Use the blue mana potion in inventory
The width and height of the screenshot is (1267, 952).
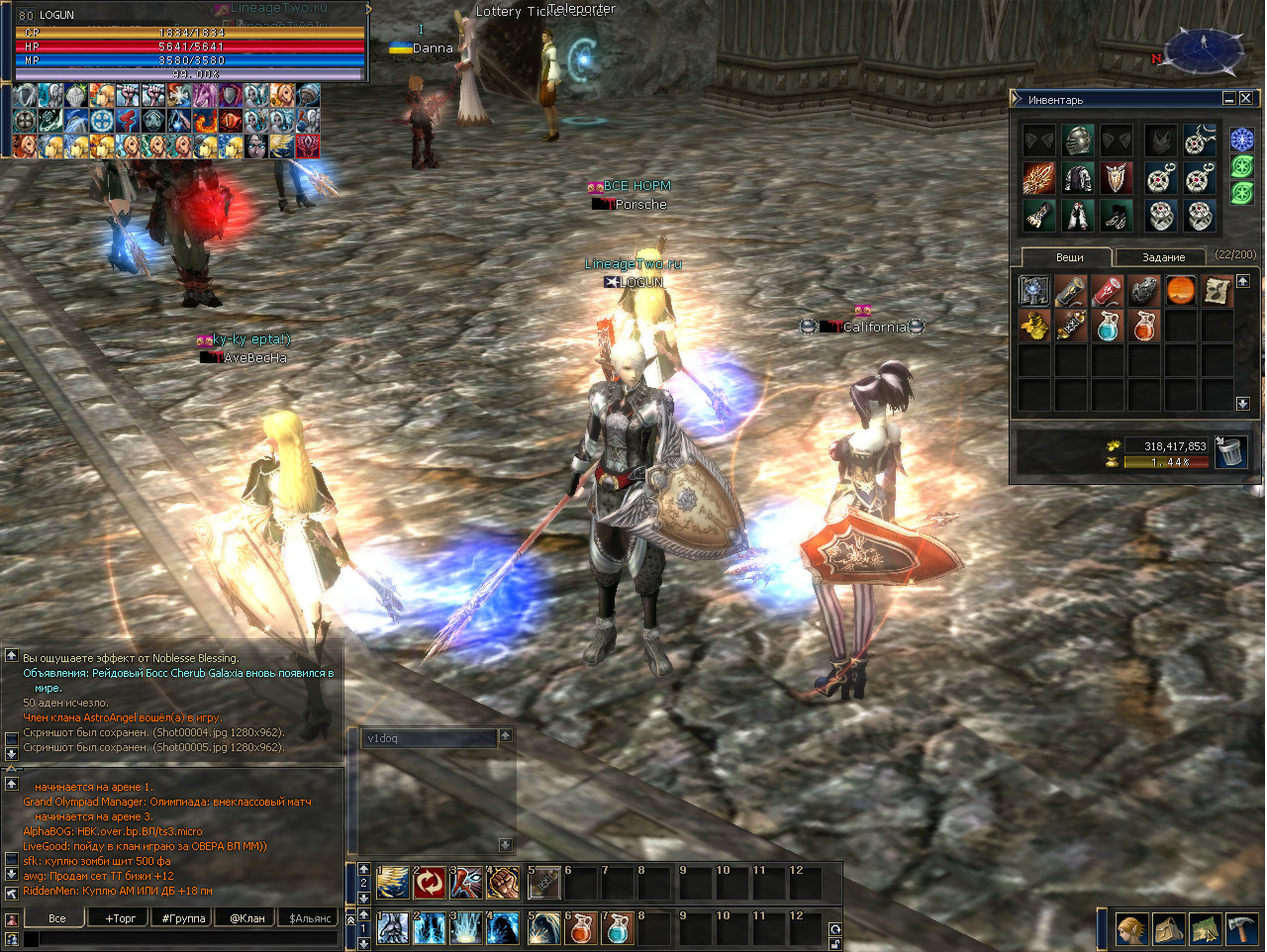point(1108,327)
